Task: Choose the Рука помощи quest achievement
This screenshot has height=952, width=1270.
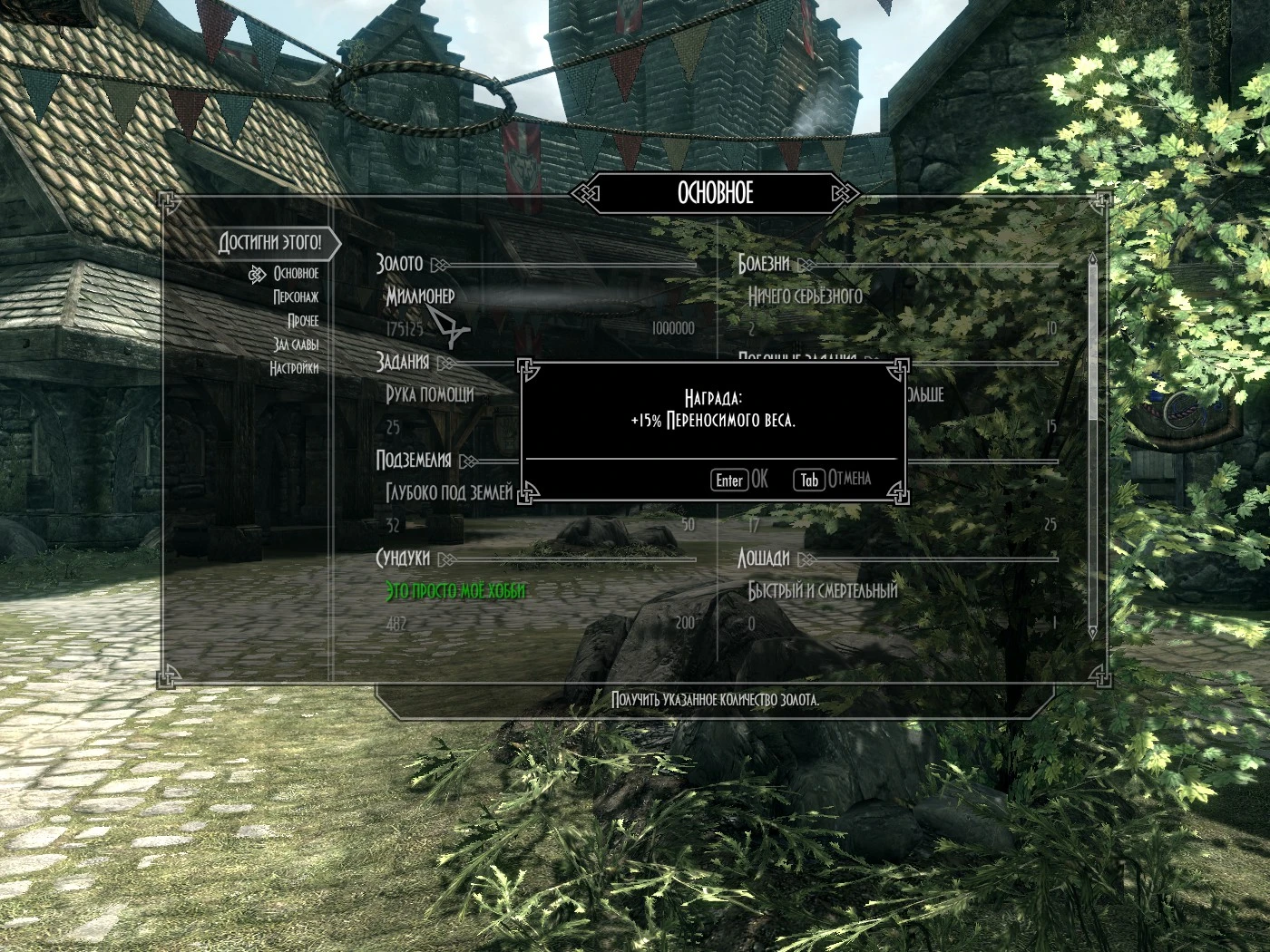Action: point(430,394)
